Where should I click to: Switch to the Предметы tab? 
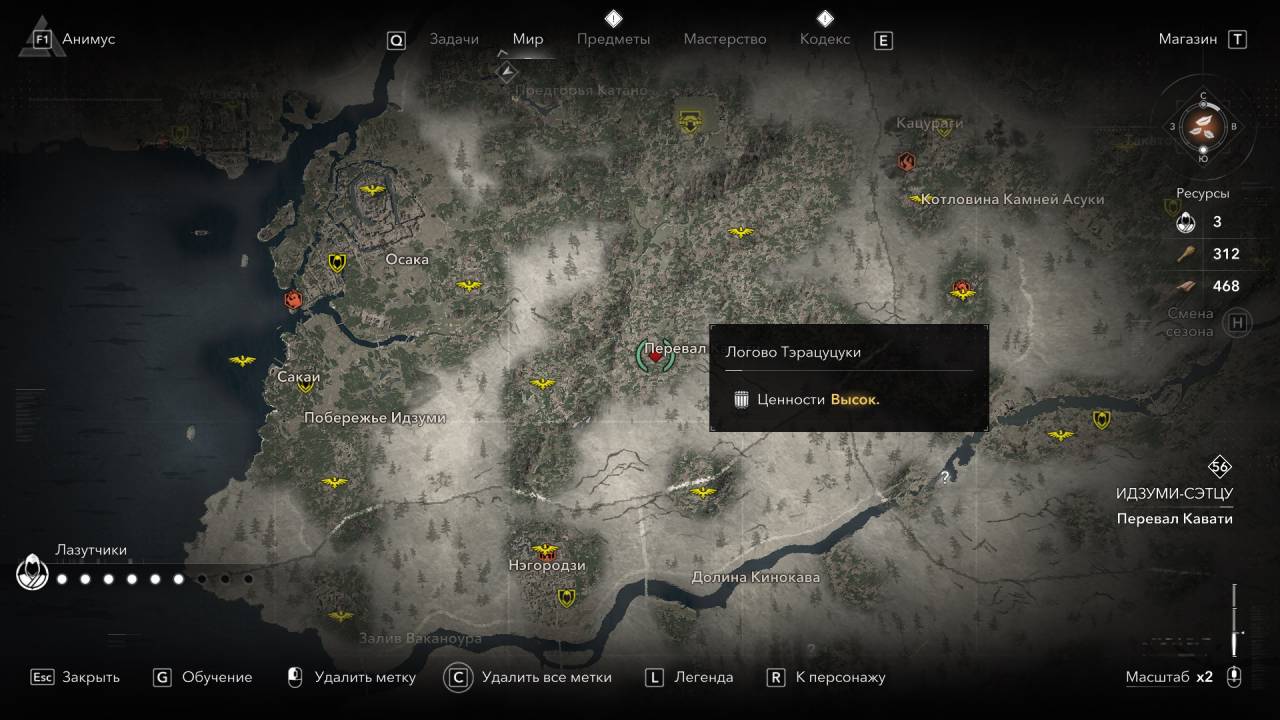(613, 39)
